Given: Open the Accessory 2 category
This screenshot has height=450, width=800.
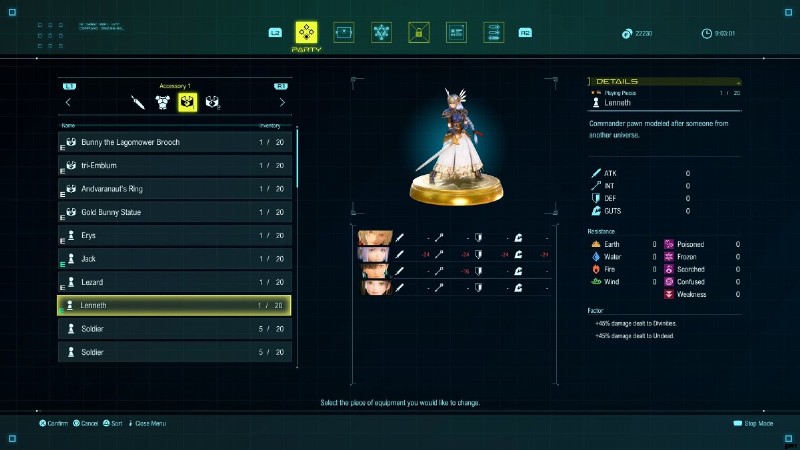Looking at the screenshot, I should pyautogui.click(x=212, y=102).
